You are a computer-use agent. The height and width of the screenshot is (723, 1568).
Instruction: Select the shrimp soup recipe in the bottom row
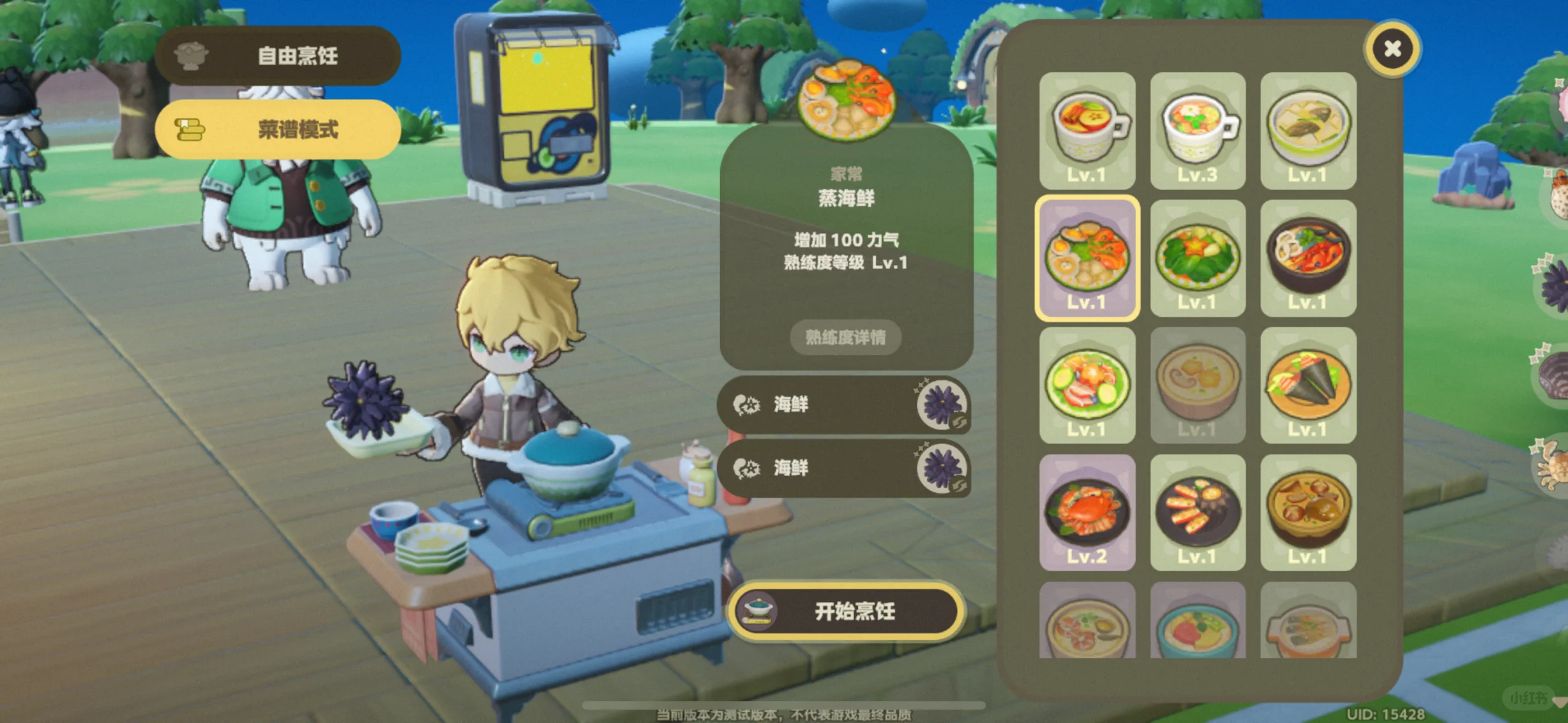[x=1088, y=626]
